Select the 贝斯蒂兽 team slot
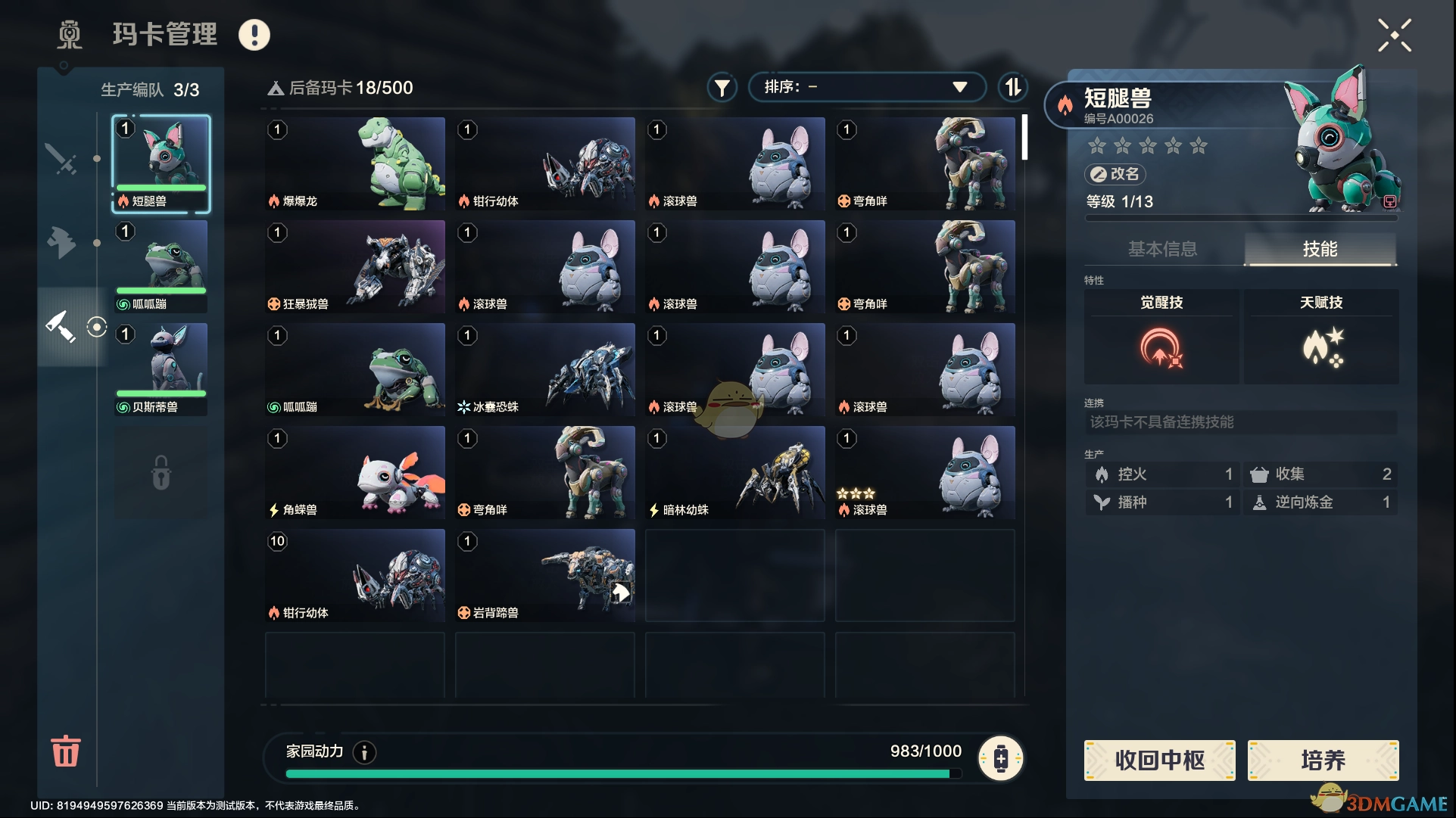This screenshot has height=818, width=1456. (x=161, y=369)
